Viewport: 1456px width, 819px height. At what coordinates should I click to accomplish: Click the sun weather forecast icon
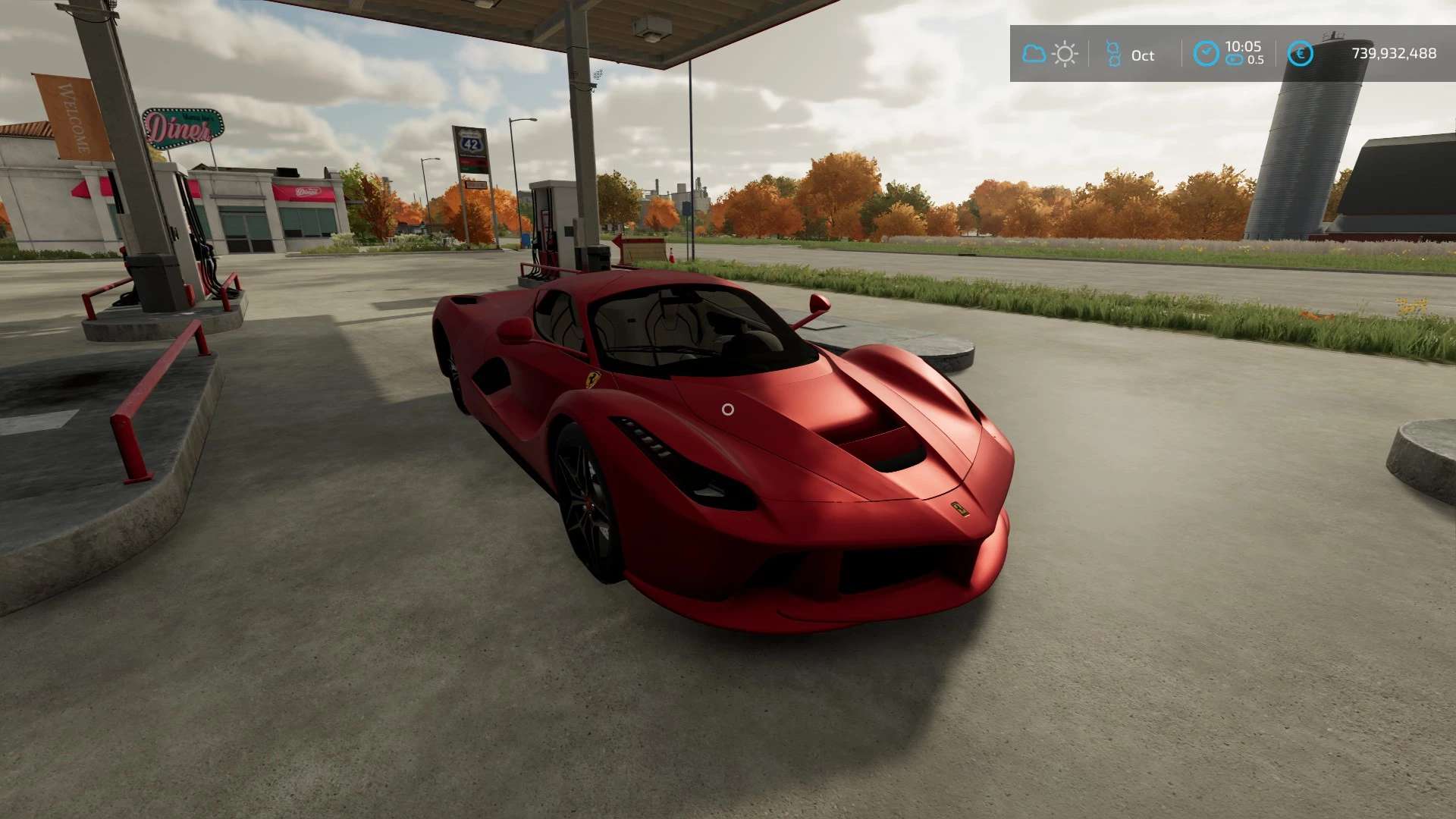tap(1065, 55)
